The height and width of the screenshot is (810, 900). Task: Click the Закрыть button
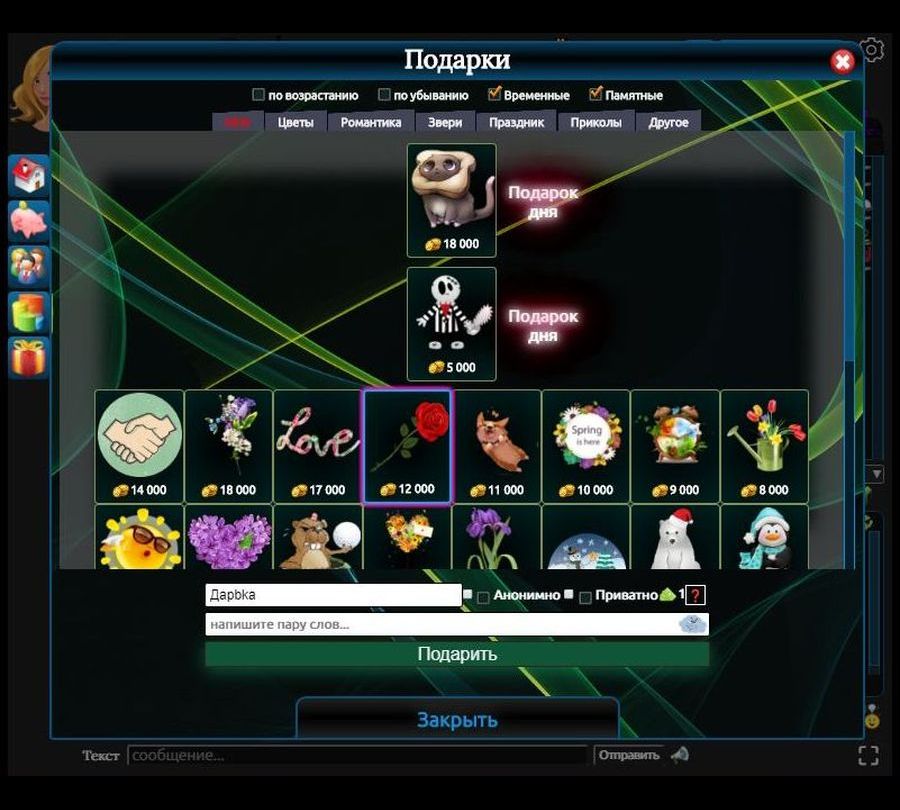tap(457, 720)
